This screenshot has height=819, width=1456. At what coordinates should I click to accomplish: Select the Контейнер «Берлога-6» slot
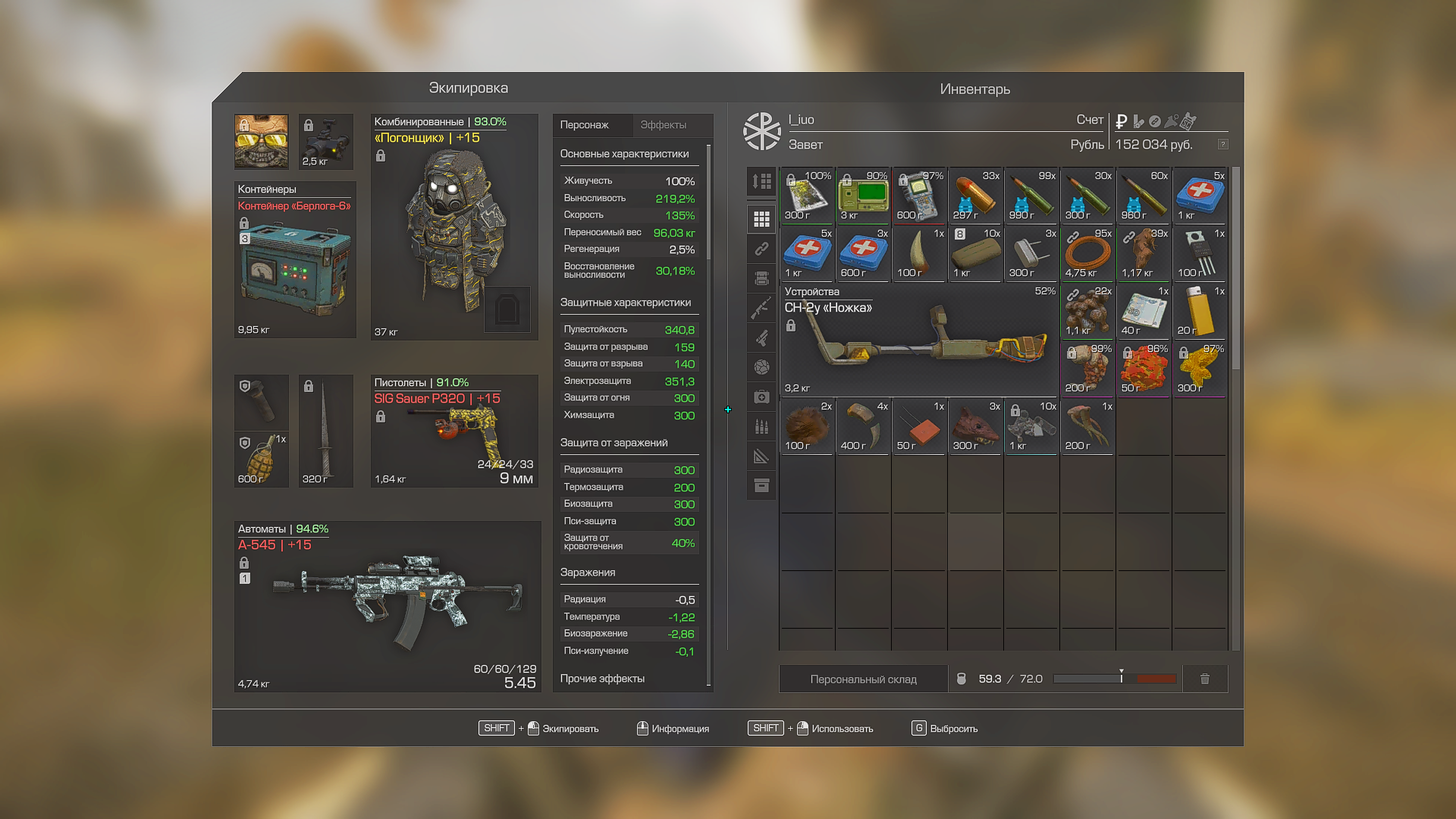coord(295,260)
